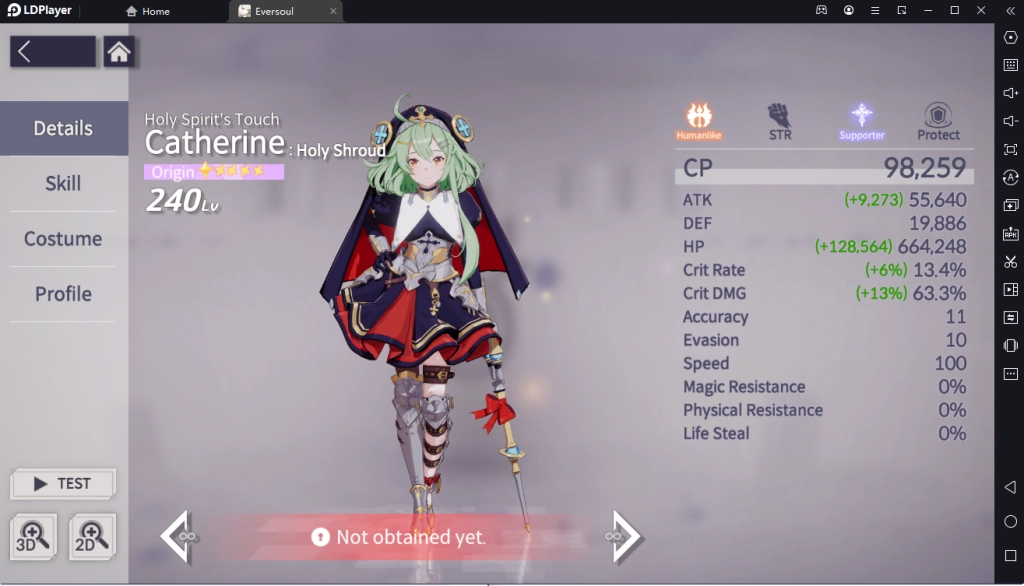The width and height of the screenshot is (1024, 586).
Task: Show the Costume tab
Action: (x=63, y=239)
